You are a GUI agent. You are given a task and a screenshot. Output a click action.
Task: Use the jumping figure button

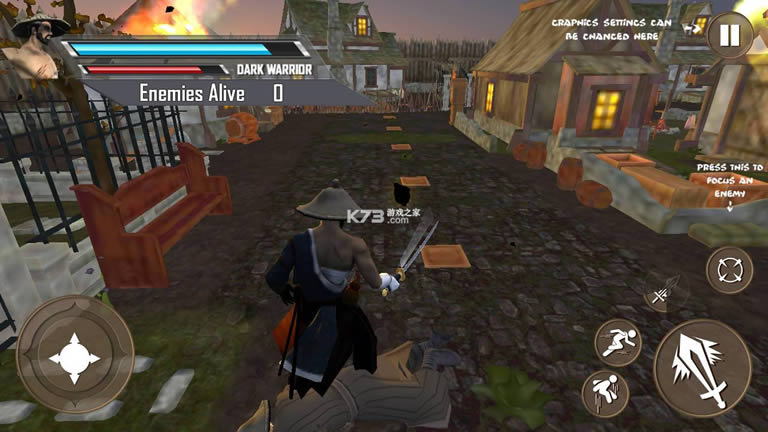605,393
